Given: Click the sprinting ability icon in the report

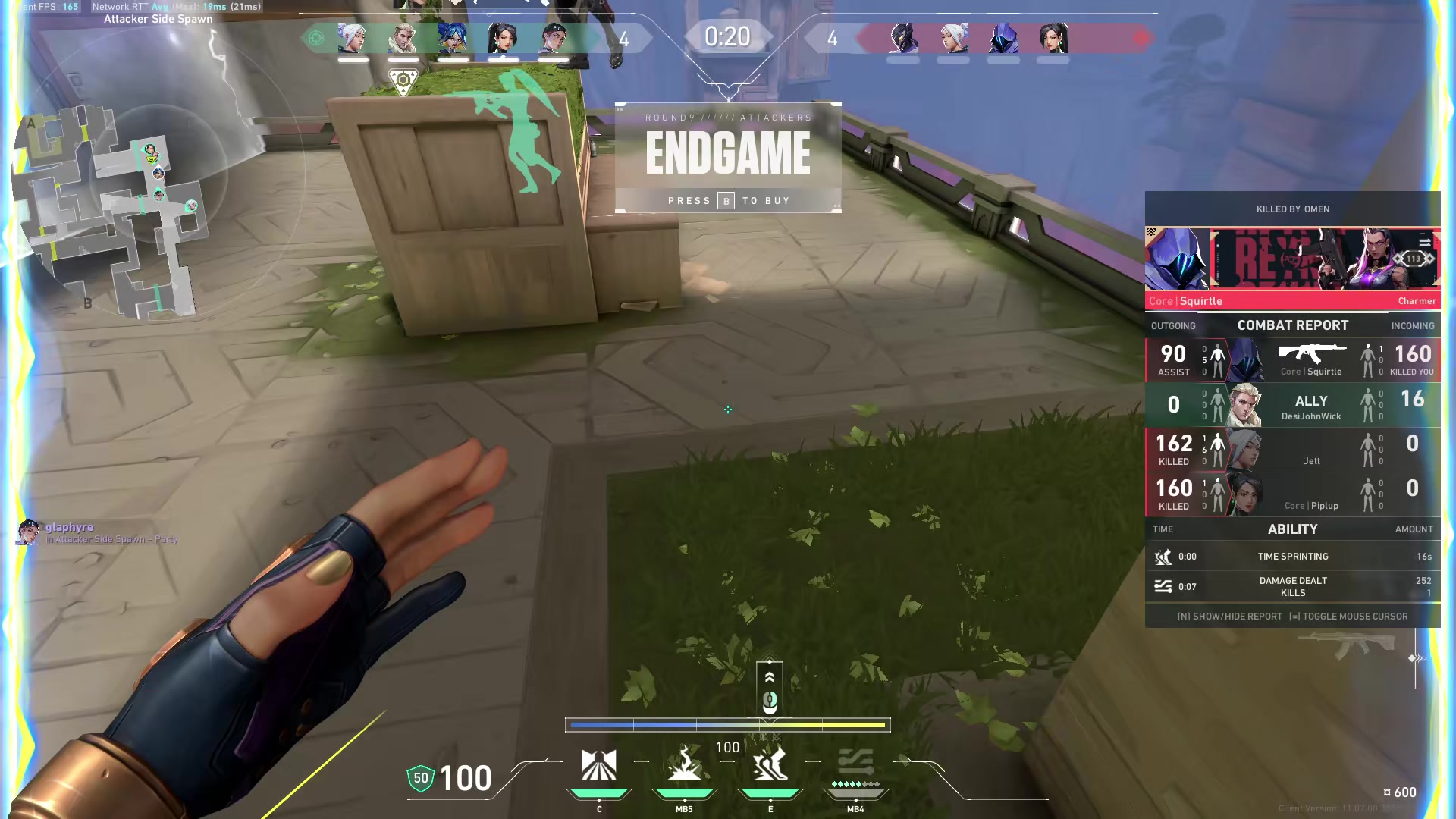Looking at the screenshot, I should point(1164,556).
